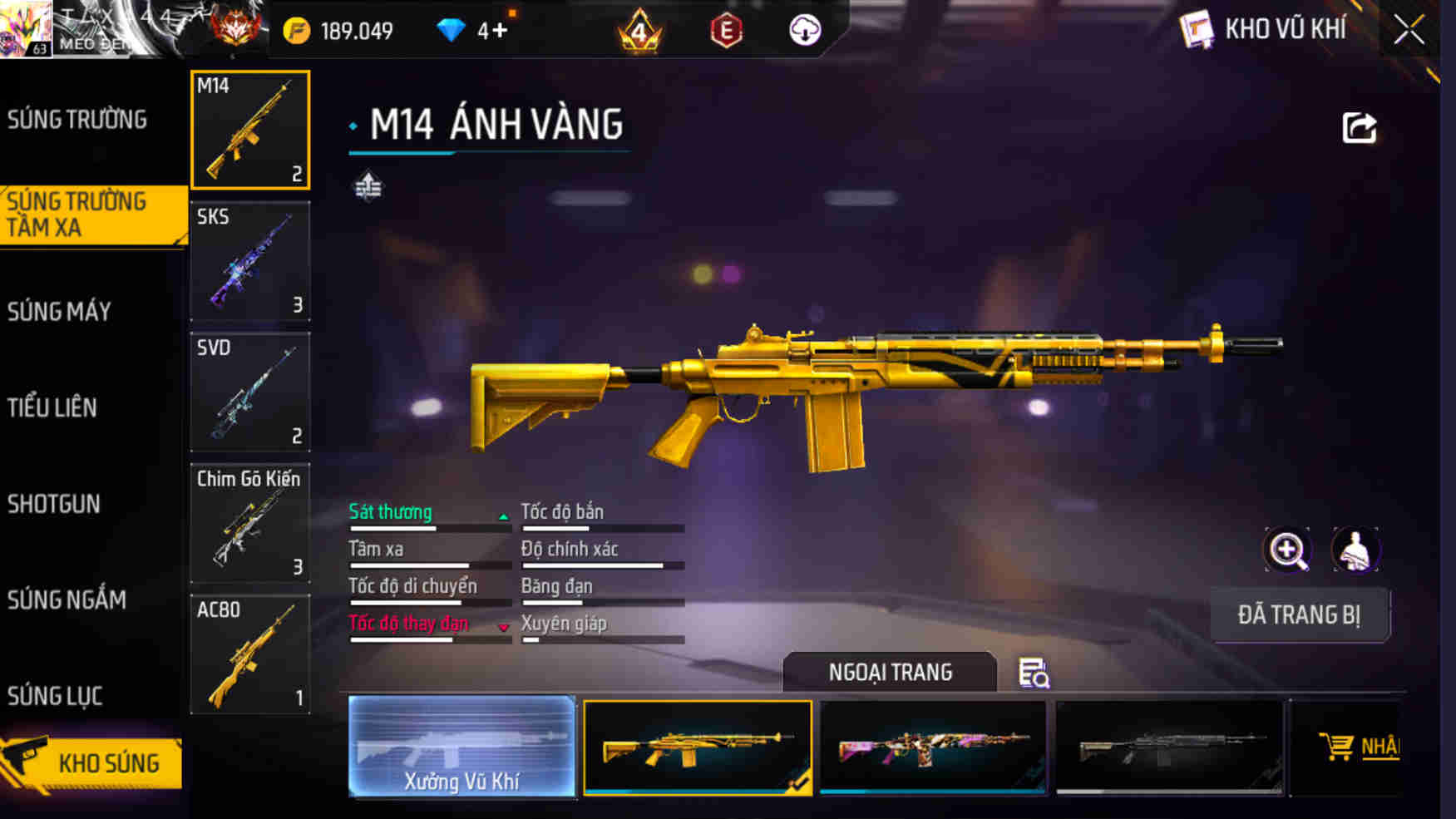The width and height of the screenshot is (1456, 819).
Task: Click the magnifying glass zoom icon
Action: (x=1288, y=550)
